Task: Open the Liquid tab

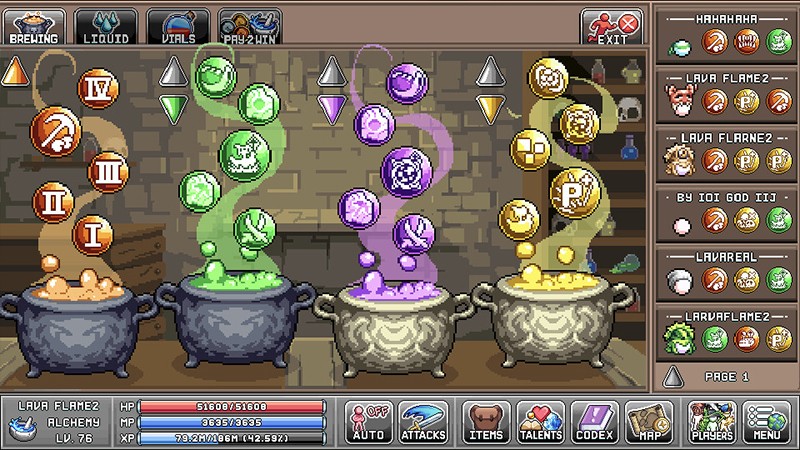Action: coord(105,26)
